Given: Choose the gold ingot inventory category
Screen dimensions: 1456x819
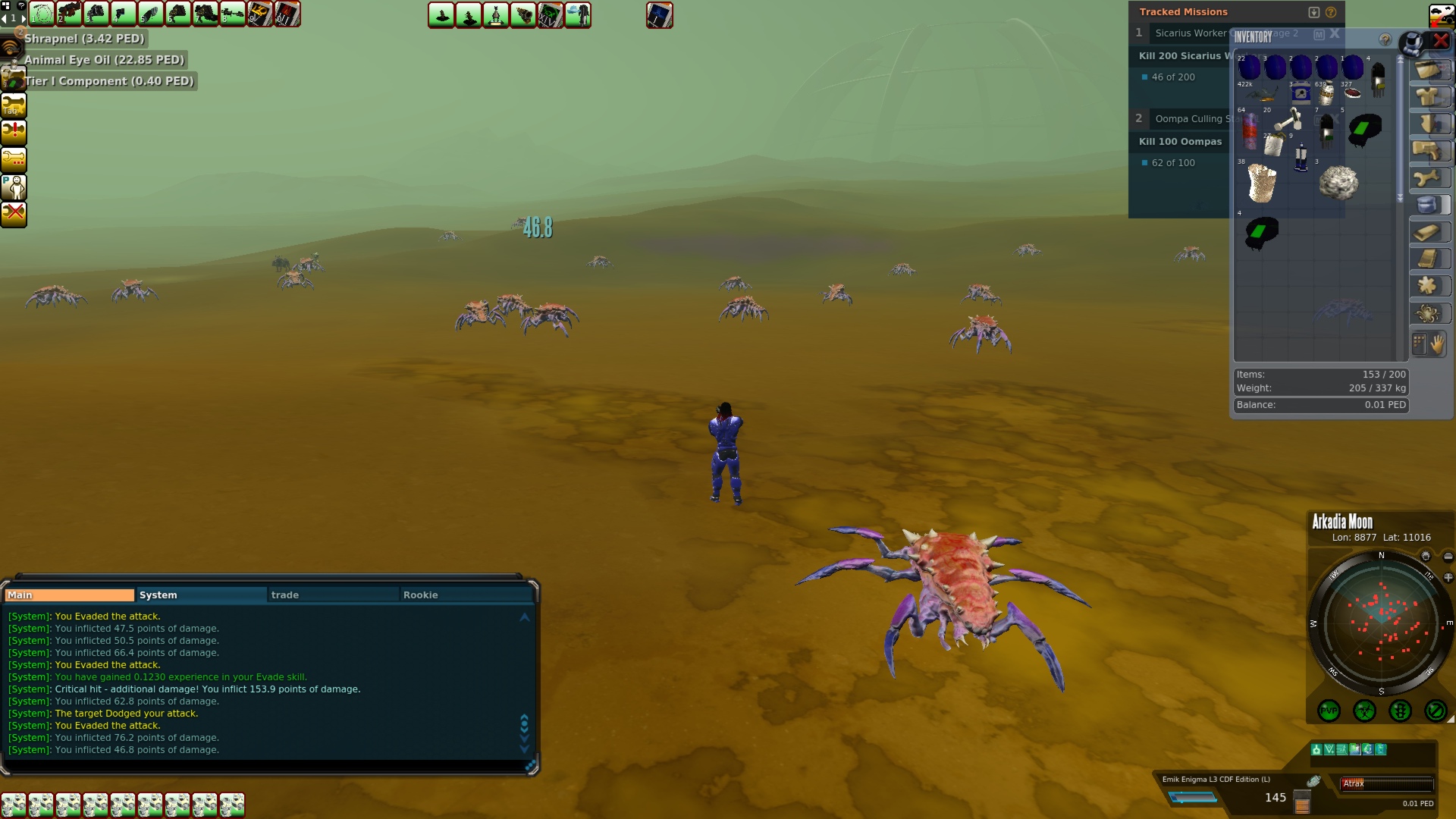Looking at the screenshot, I should point(1429,232).
